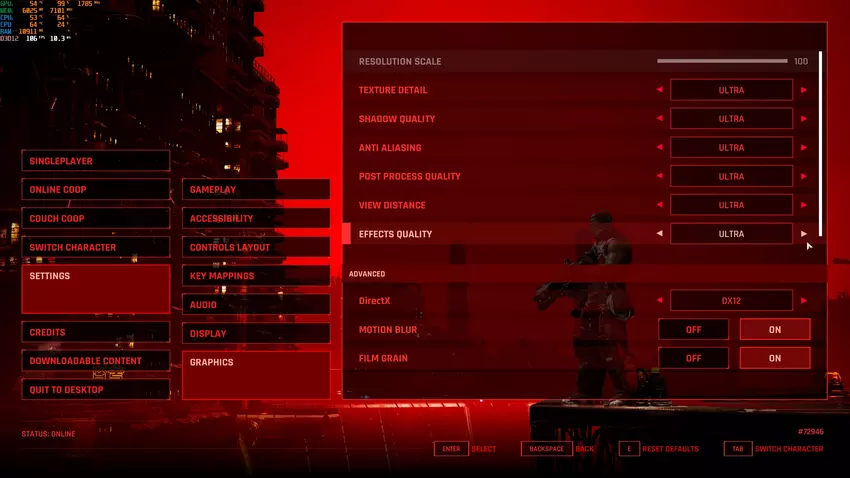This screenshot has width=850, height=478.
Task: Change DirectX version with right arrow
Action: pyautogui.click(x=803, y=300)
